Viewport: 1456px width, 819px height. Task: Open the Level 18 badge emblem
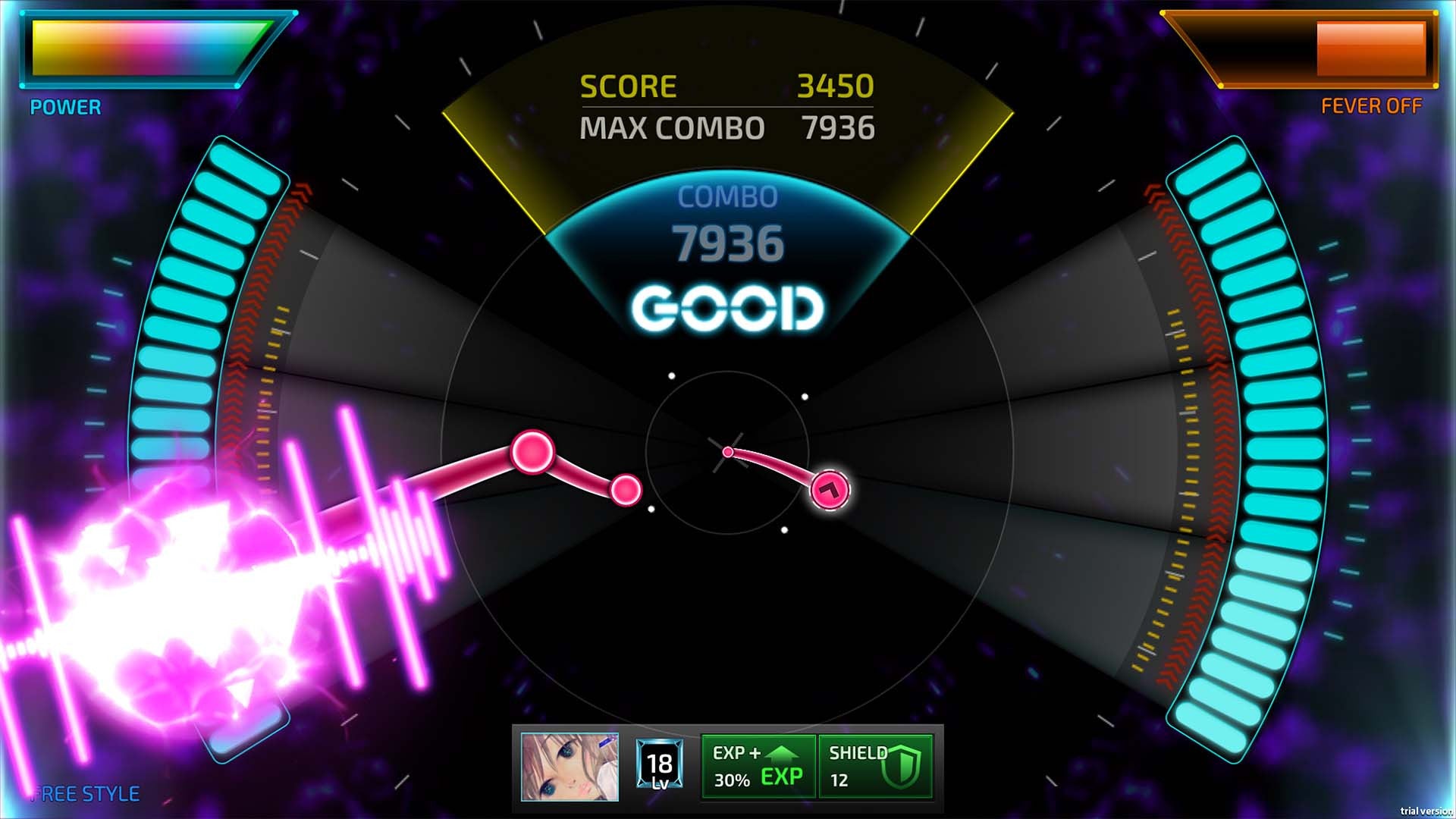pyautogui.click(x=659, y=766)
